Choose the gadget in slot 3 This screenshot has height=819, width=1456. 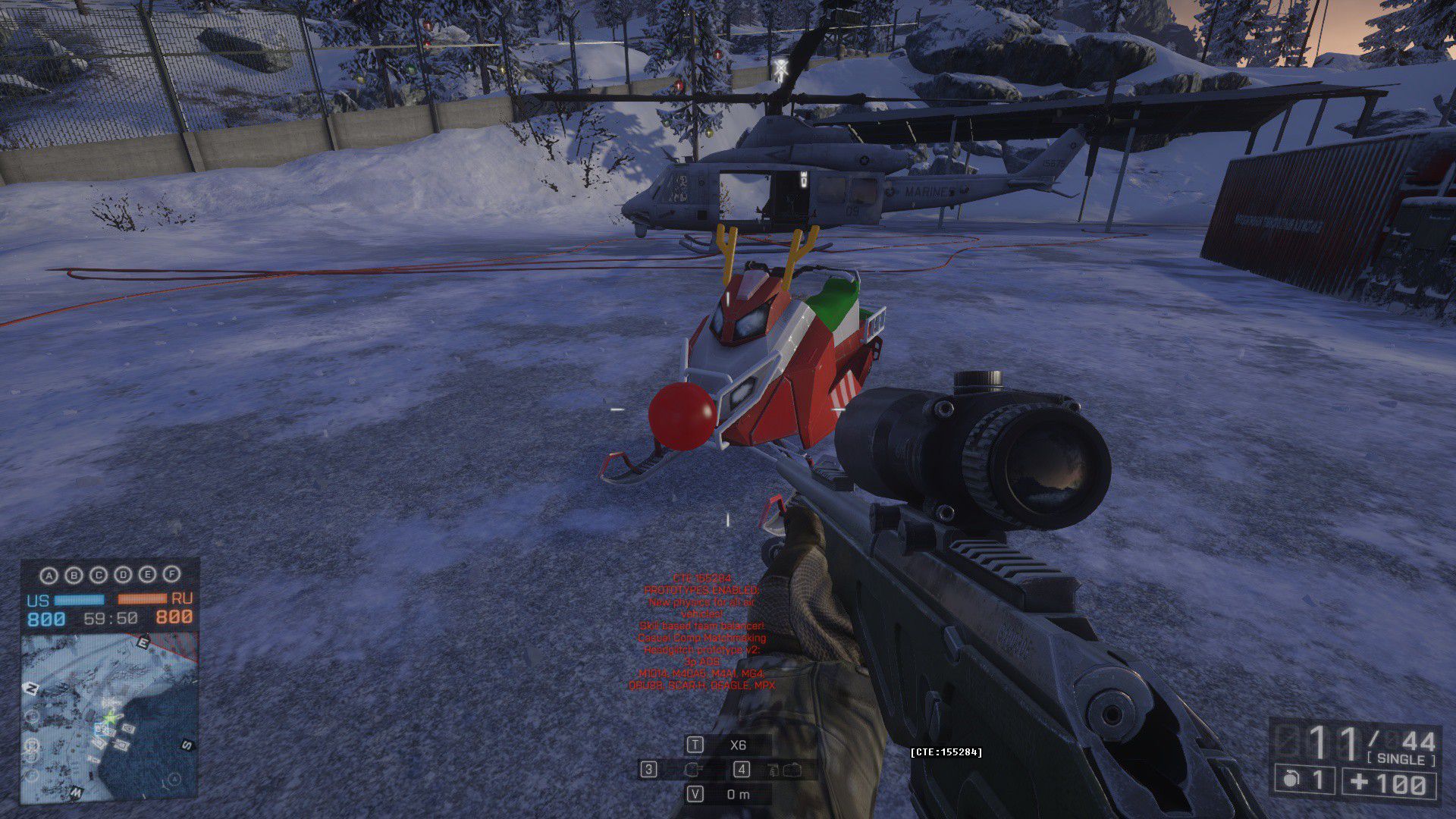[x=691, y=770]
